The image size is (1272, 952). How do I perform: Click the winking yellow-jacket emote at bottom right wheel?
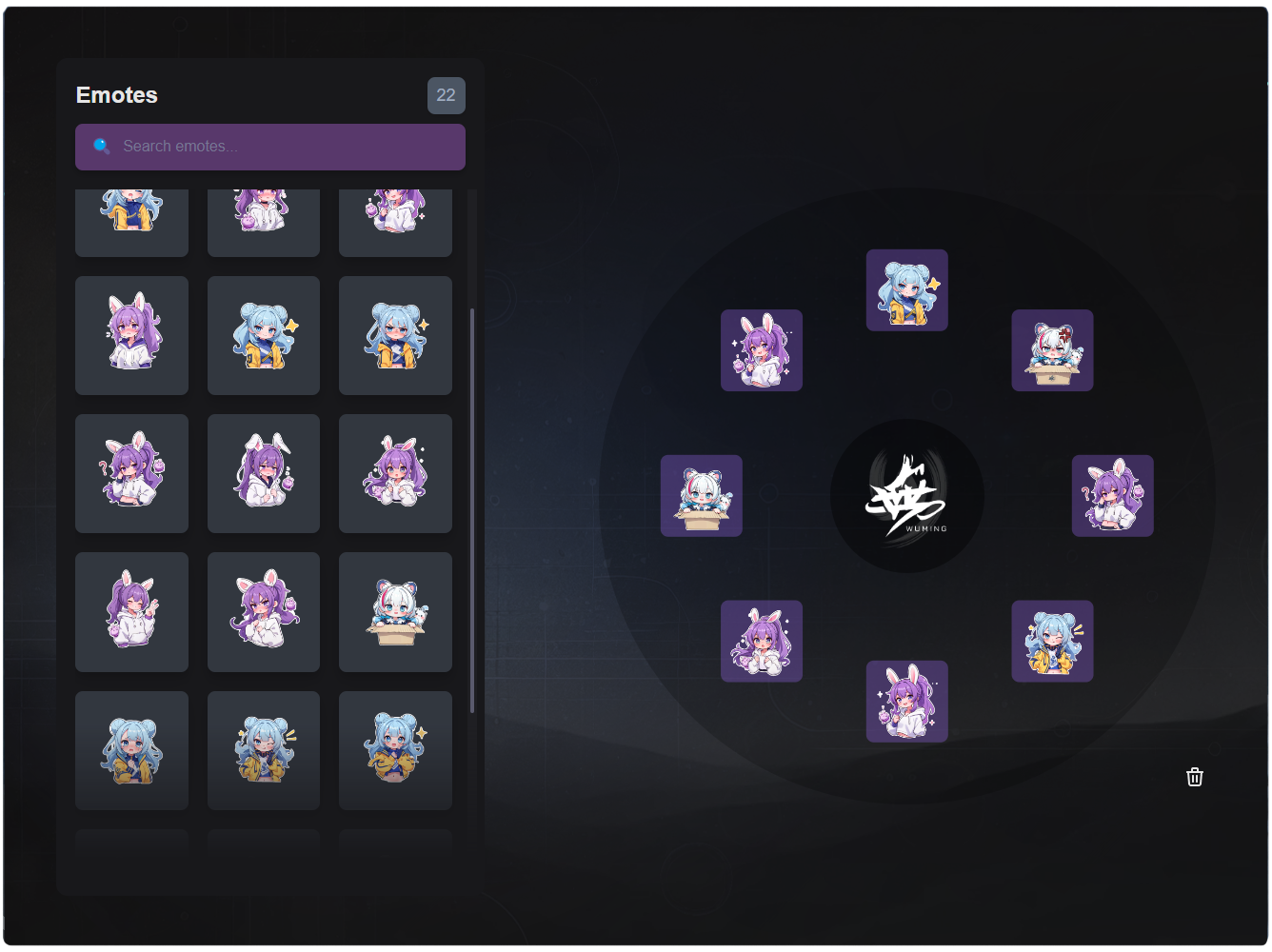[1052, 642]
